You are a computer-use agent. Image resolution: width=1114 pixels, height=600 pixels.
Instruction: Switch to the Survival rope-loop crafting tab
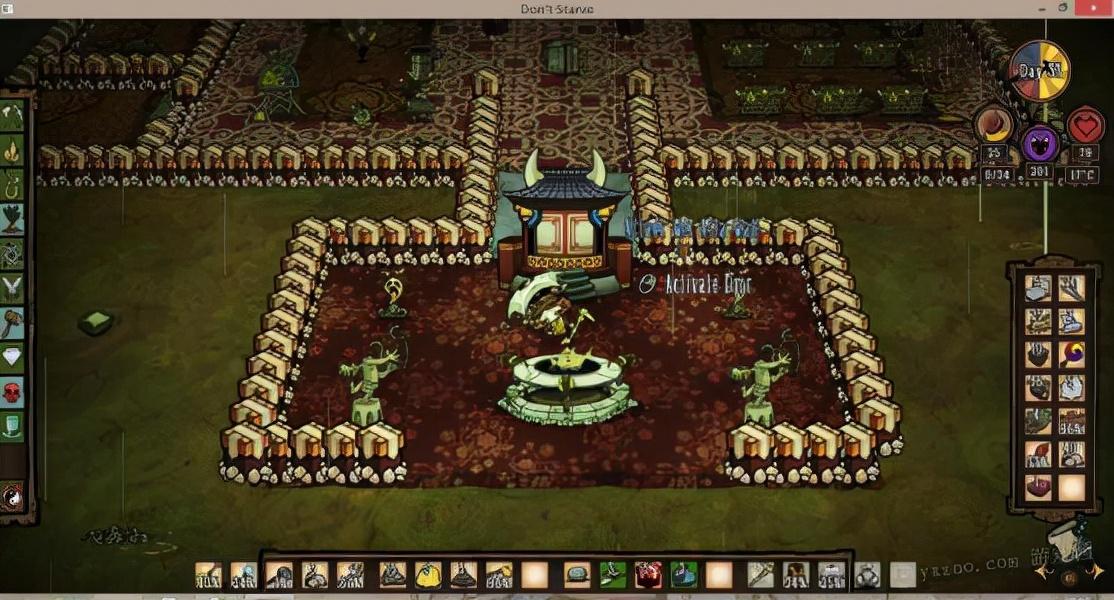click(14, 185)
